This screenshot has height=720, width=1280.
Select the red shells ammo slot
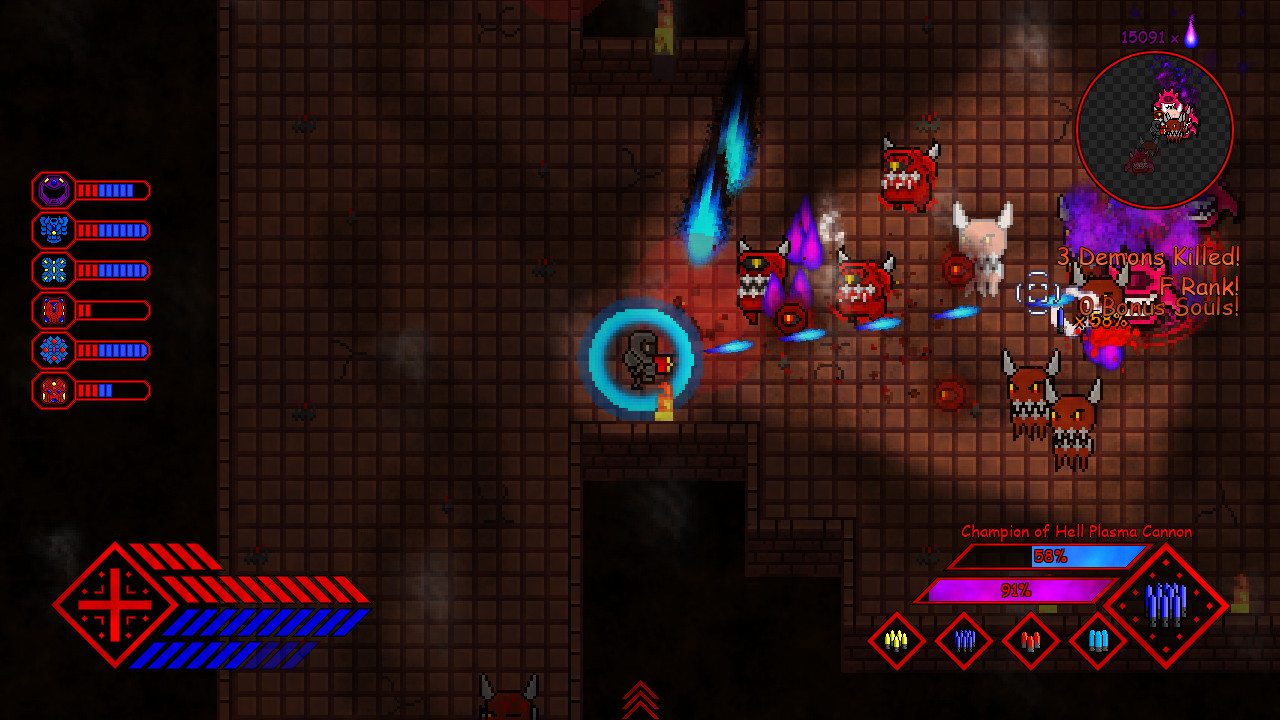1031,641
